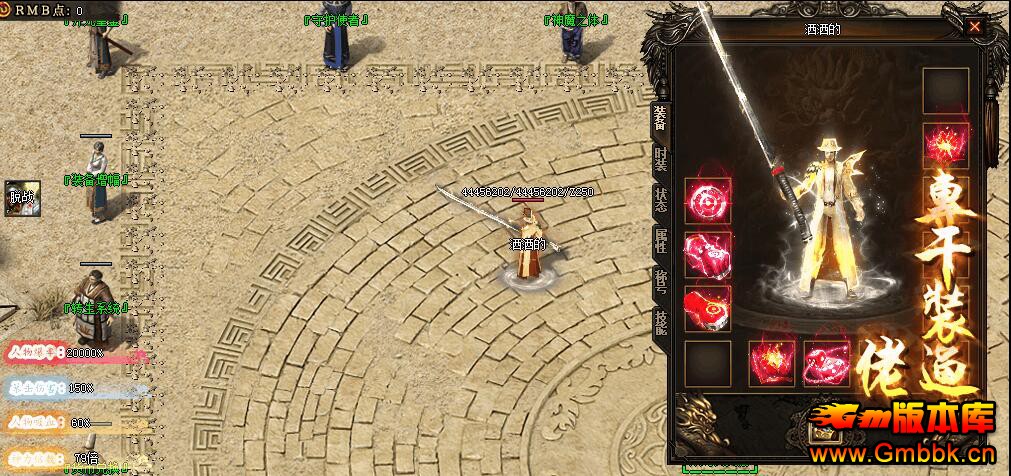Show the 状态 status tab
Screen dimensions: 1011x476
660,199
